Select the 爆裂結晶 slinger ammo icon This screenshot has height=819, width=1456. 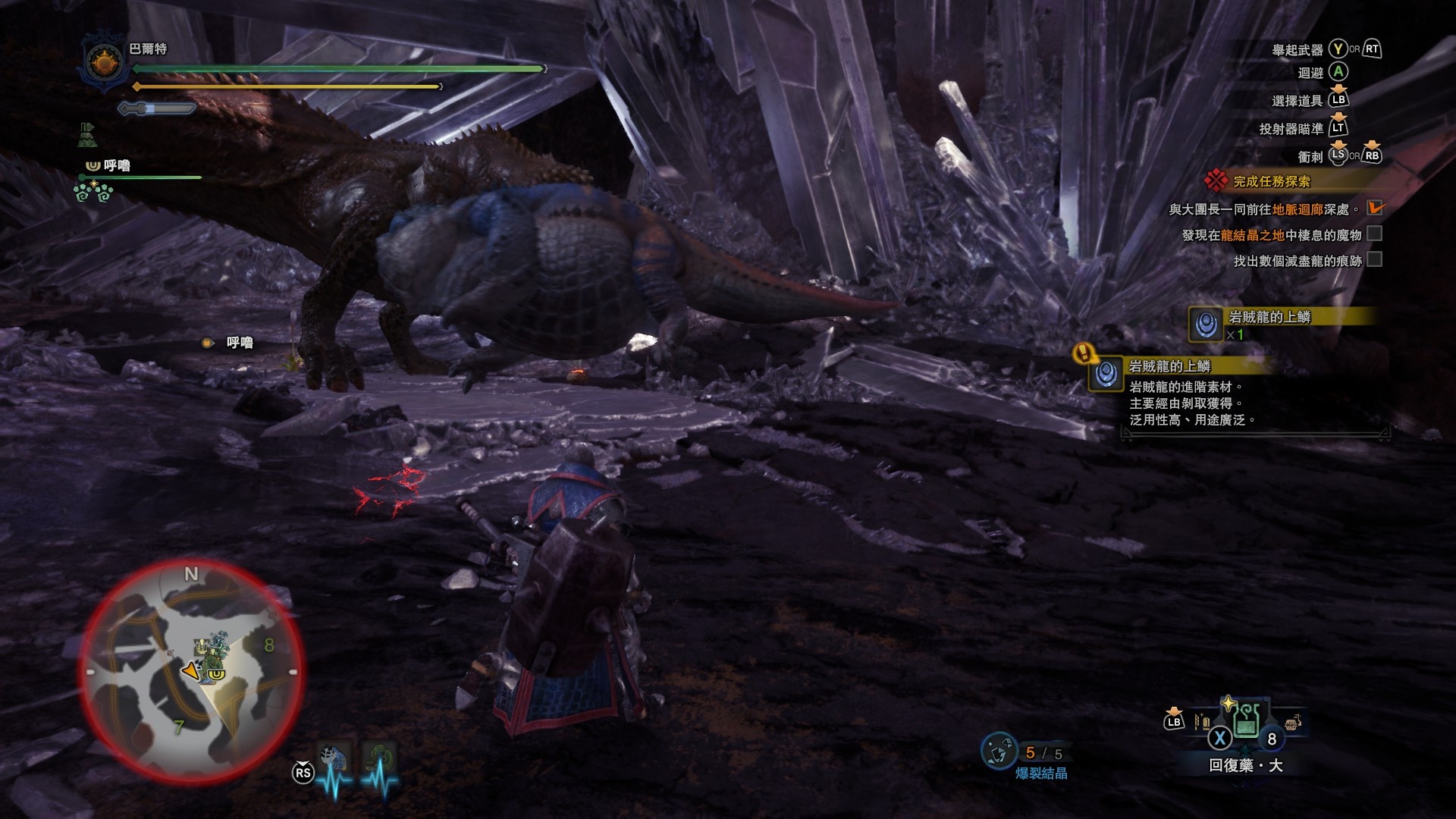[999, 752]
